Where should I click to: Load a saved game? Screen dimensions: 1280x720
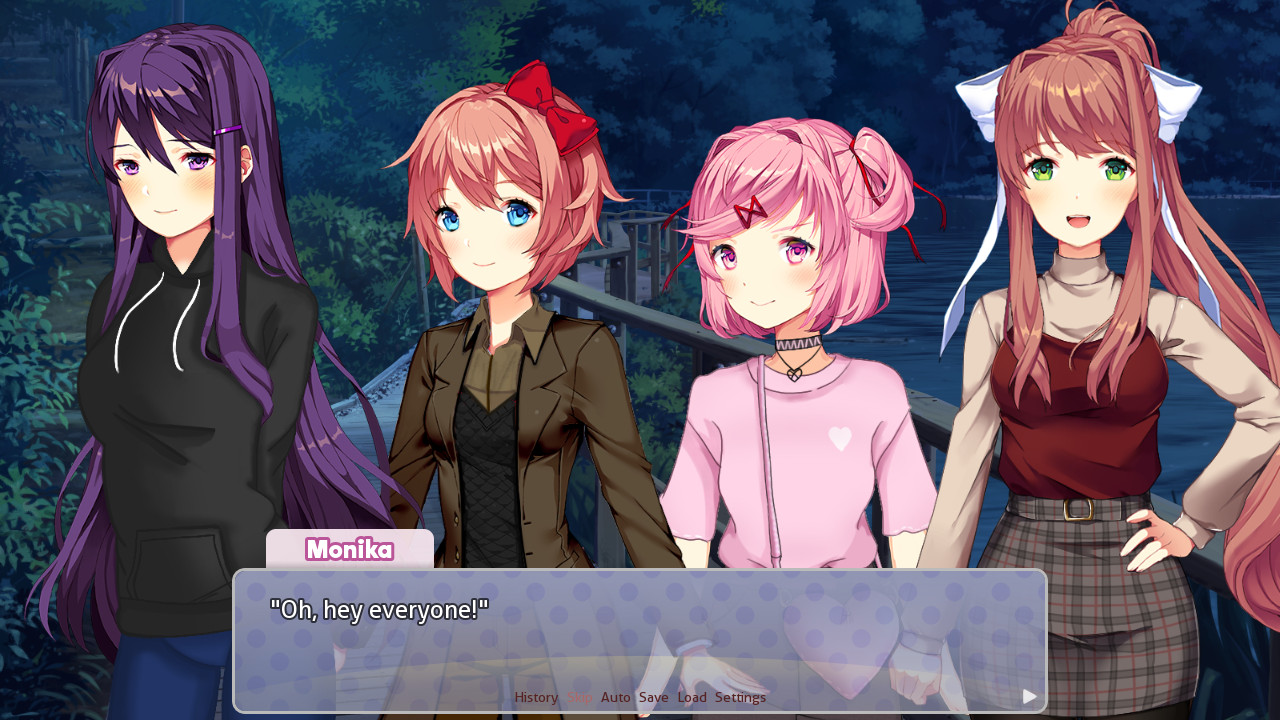click(x=692, y=697)
